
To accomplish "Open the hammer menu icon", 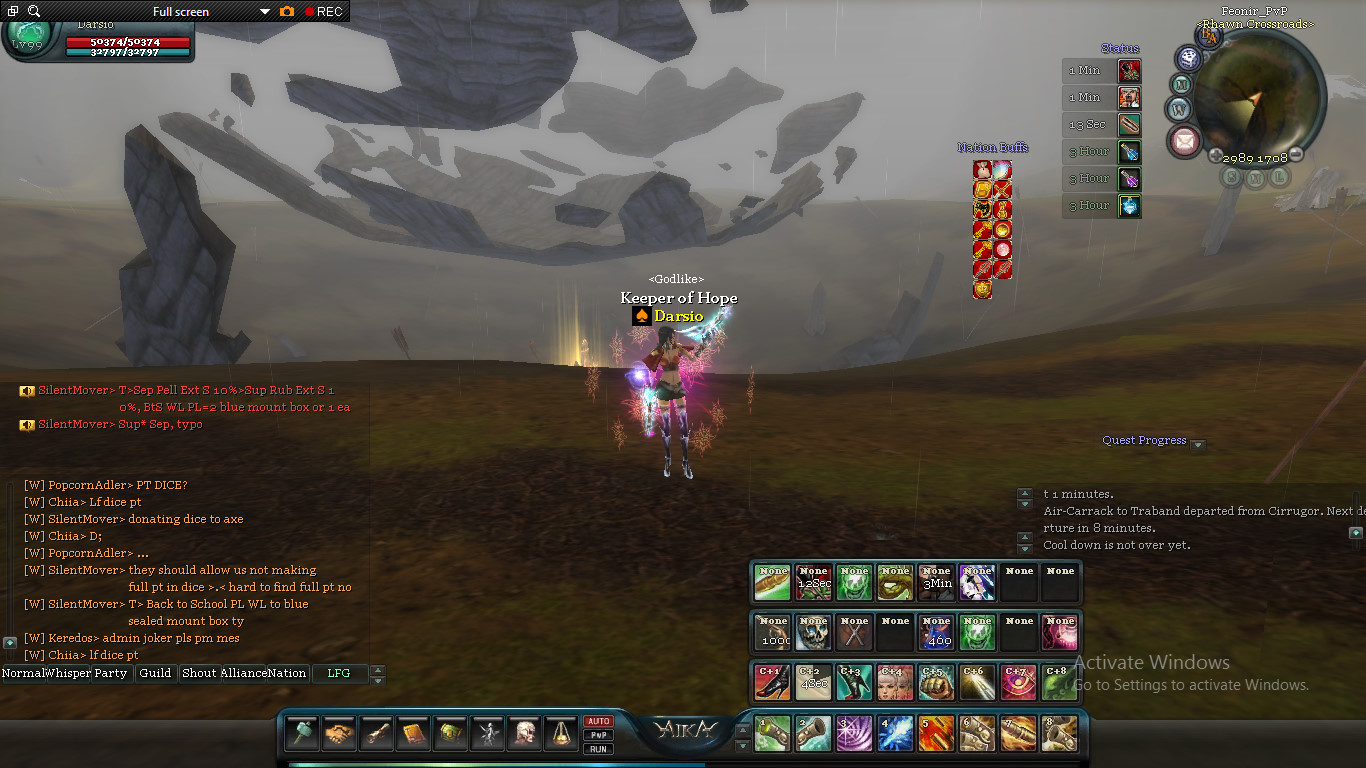I will tap(303, 733).
